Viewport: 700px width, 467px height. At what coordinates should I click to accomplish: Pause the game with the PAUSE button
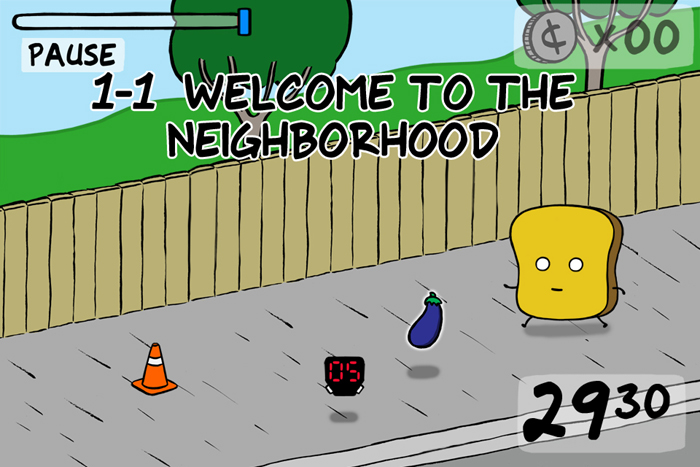(70, 55)
